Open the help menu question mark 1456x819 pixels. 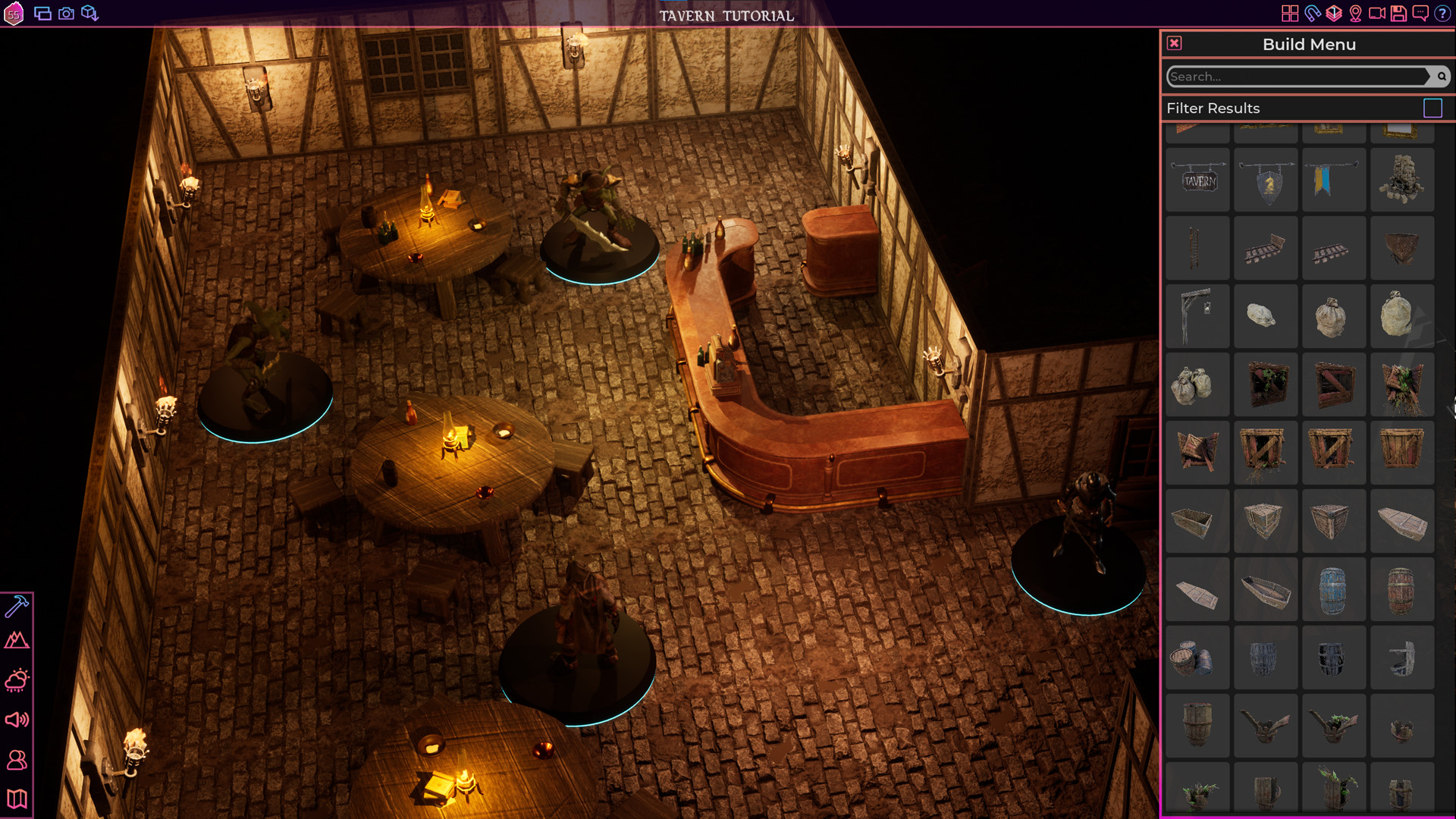pyautogui.click(x=1442, y=13)
